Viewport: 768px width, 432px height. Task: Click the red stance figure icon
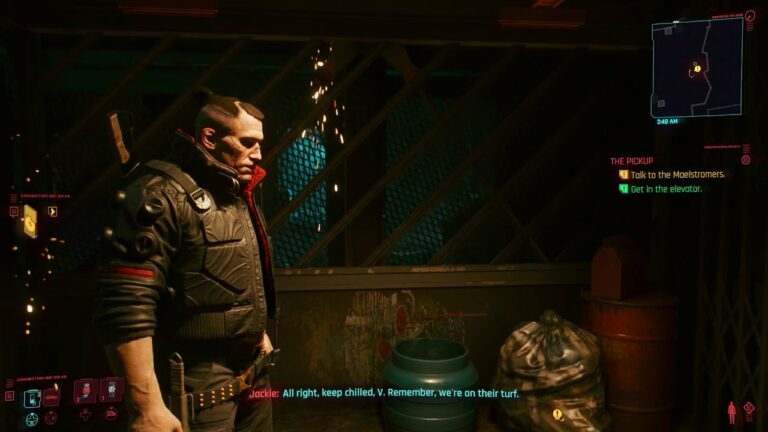[x=731, y=411]
